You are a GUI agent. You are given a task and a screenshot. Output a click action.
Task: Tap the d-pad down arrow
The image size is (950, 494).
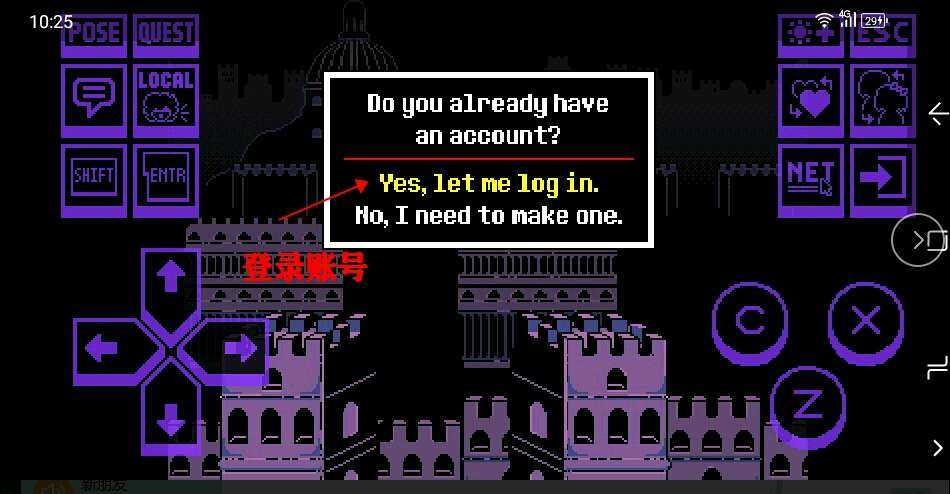tap(170, 420)
